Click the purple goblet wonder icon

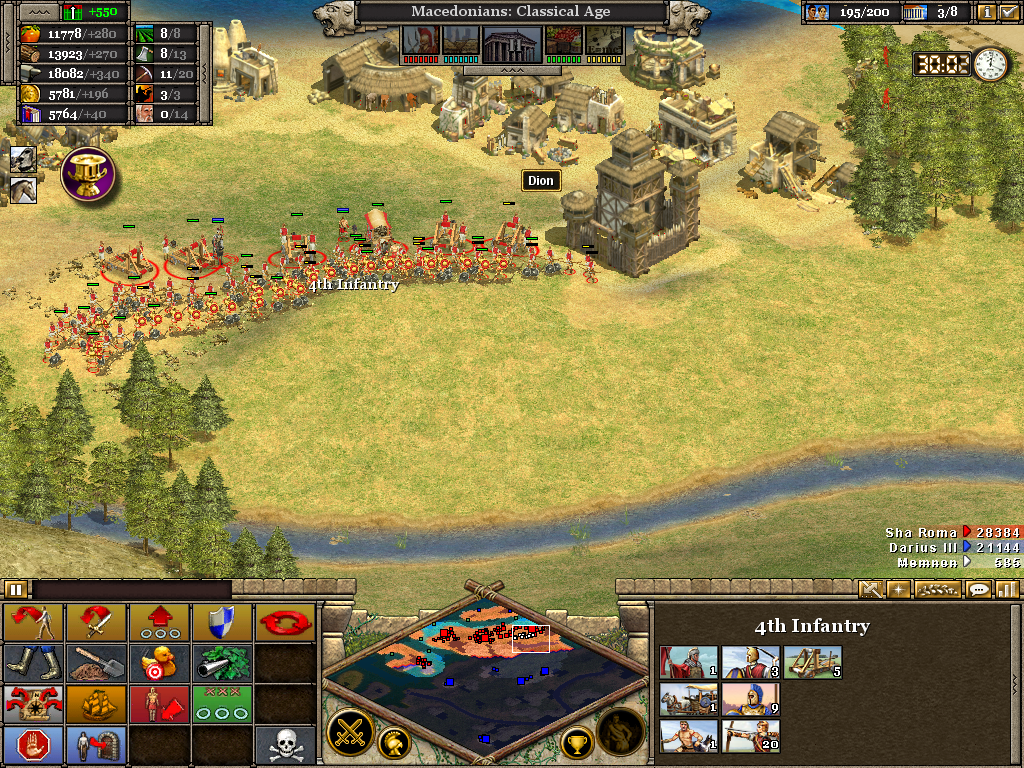[x=87, y=173]
